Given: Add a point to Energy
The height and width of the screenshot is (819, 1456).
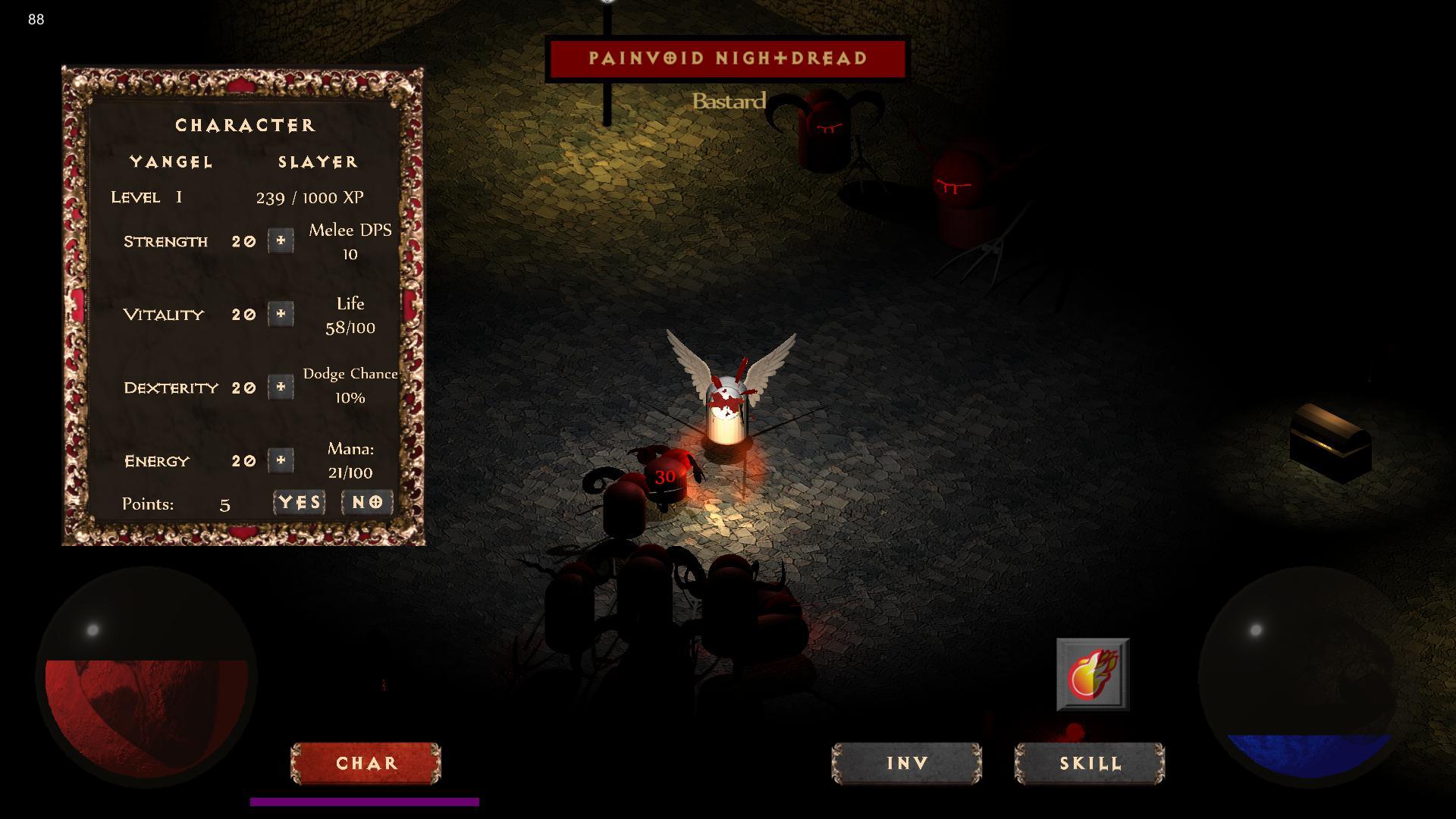Looking at the screenshot, I should coord(281,460).
